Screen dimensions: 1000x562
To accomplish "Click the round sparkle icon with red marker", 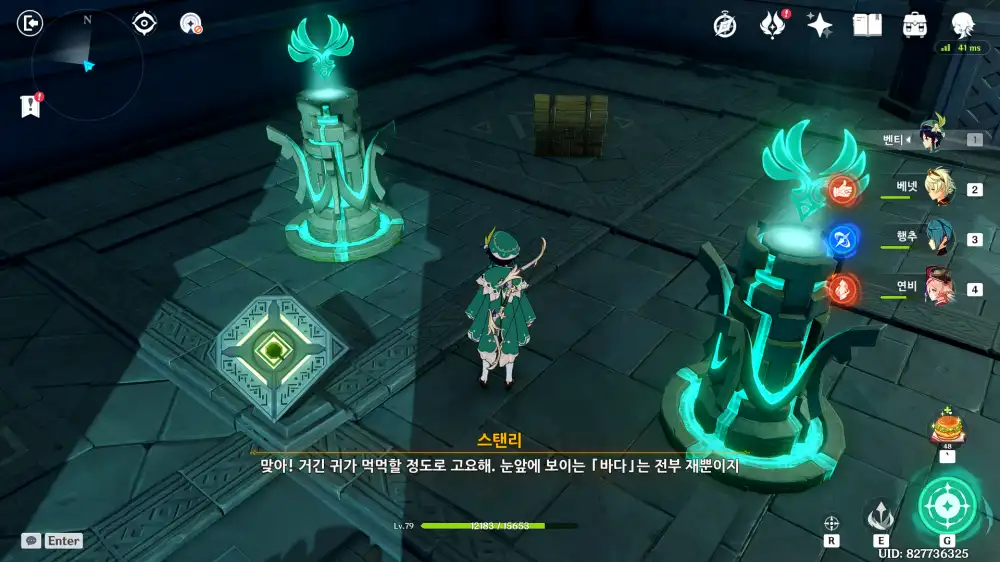I will (x=190, y=23).
